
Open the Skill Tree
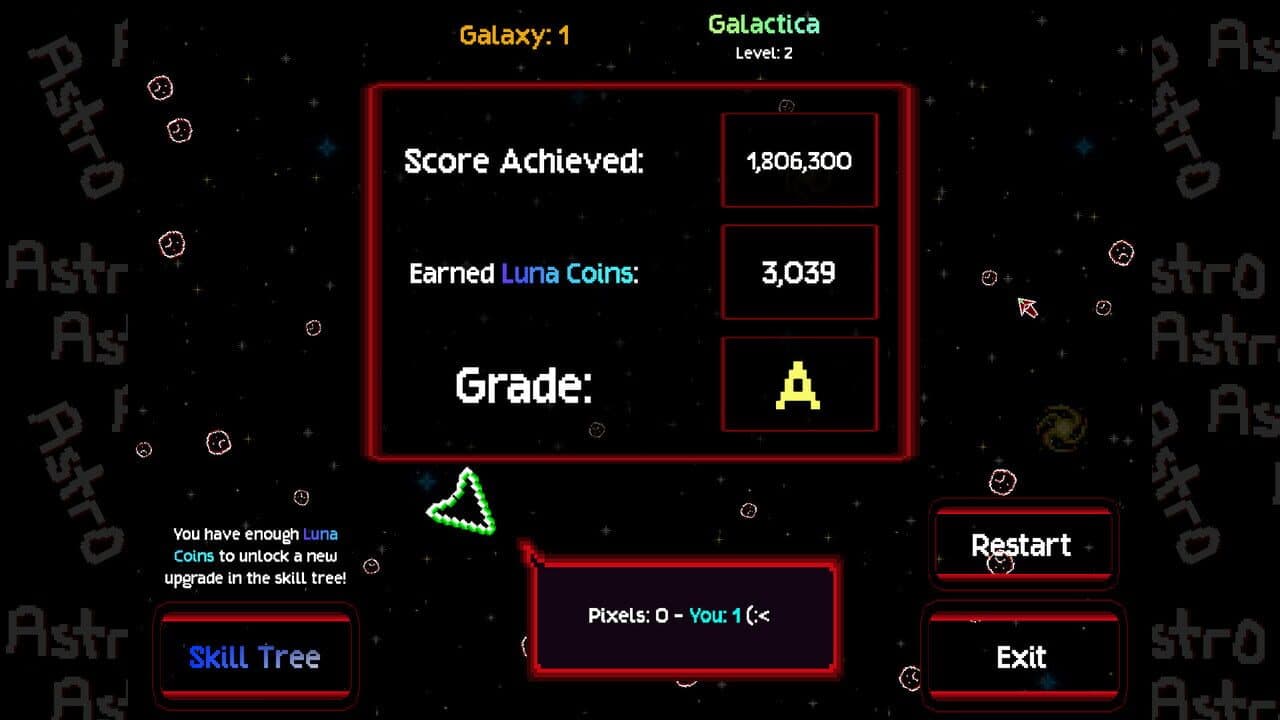(254, 657)
